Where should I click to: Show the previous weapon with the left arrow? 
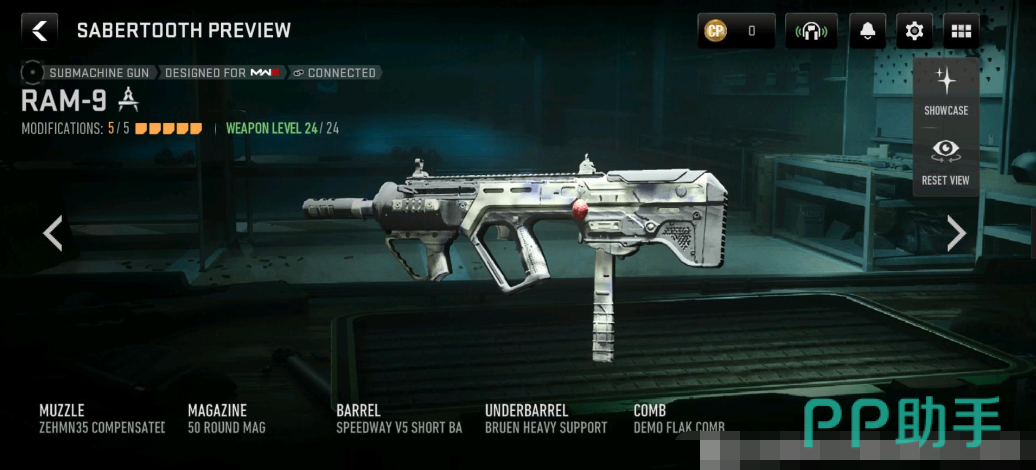click(53, 233)
